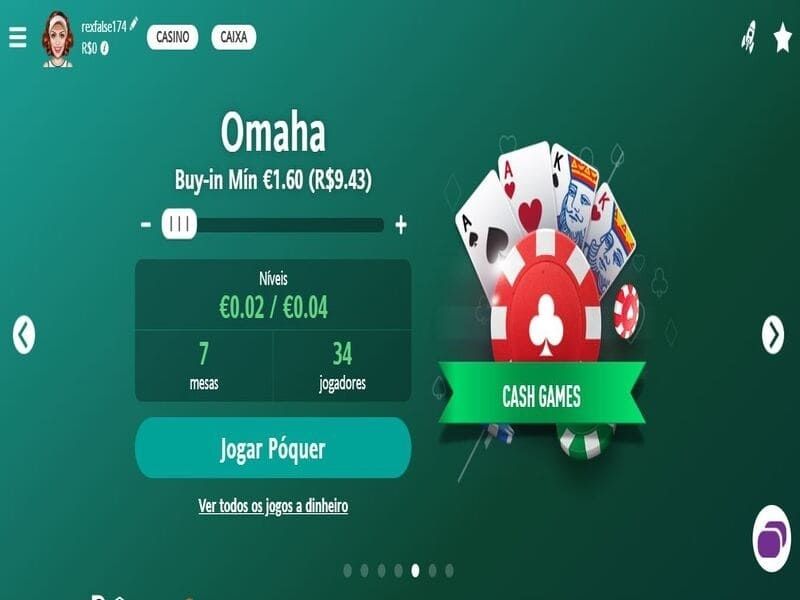
Task: Open the Caixa cashier
Action: click(233, 37)
